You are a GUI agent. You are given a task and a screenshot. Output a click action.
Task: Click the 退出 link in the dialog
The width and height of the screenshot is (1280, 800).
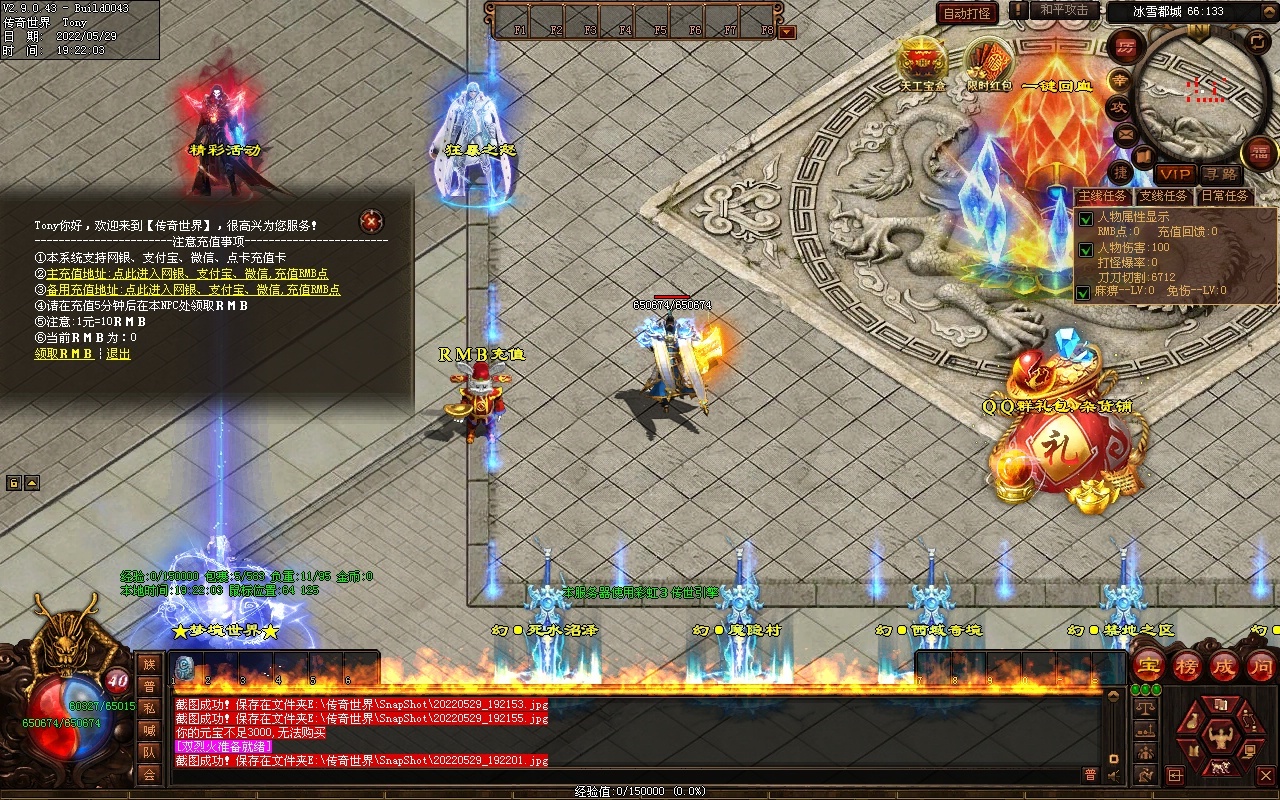pyautogui.click(x=118, y=353)
